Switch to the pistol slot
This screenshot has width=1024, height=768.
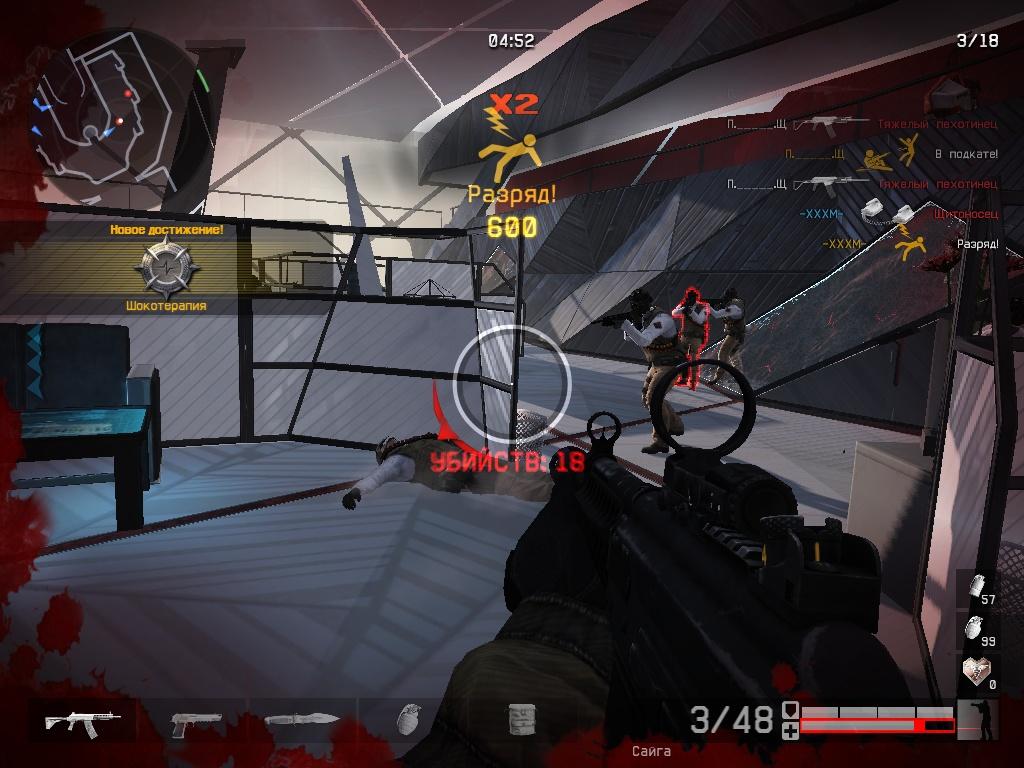(194, 722)
